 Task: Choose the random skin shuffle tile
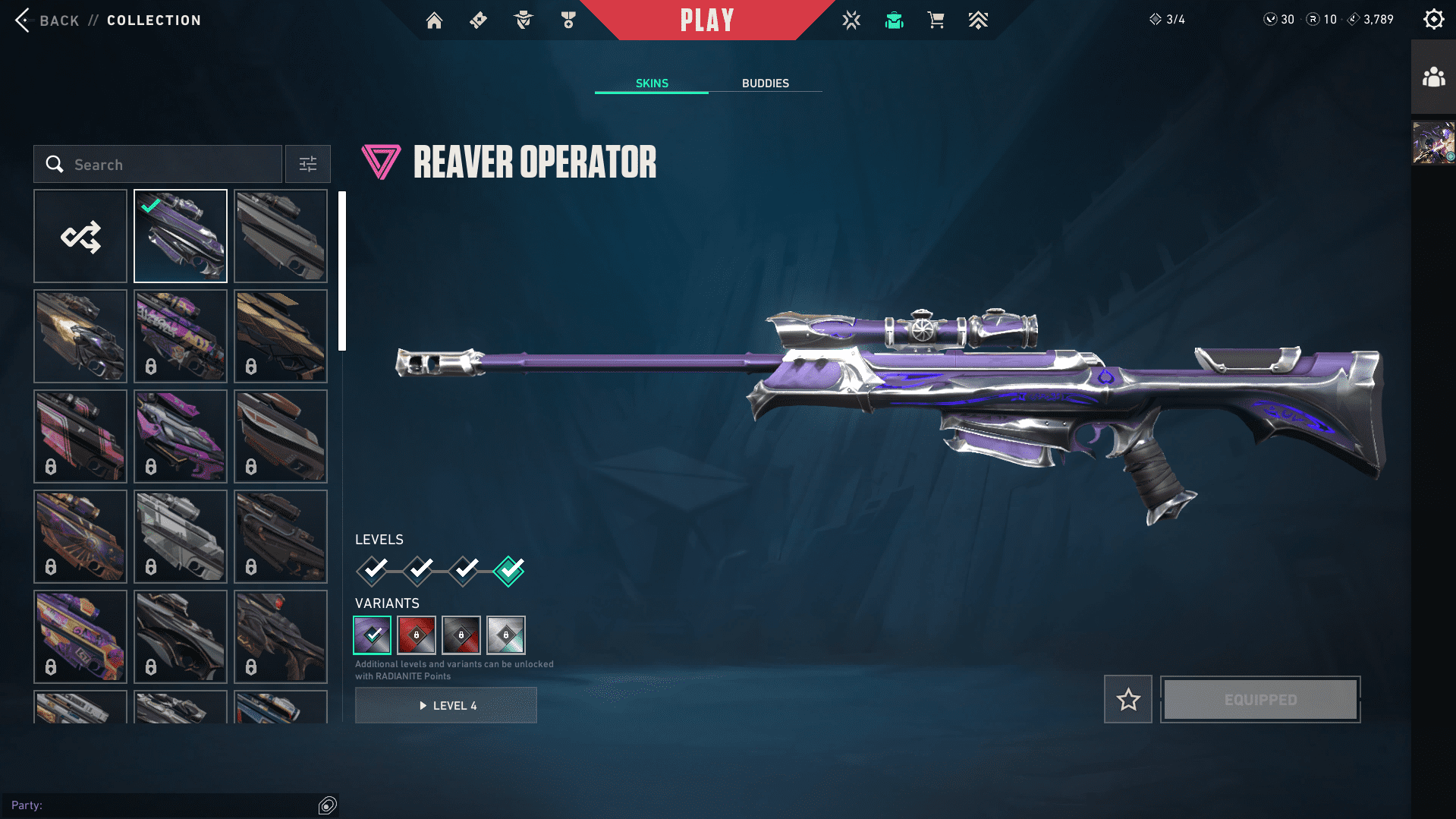80,237
